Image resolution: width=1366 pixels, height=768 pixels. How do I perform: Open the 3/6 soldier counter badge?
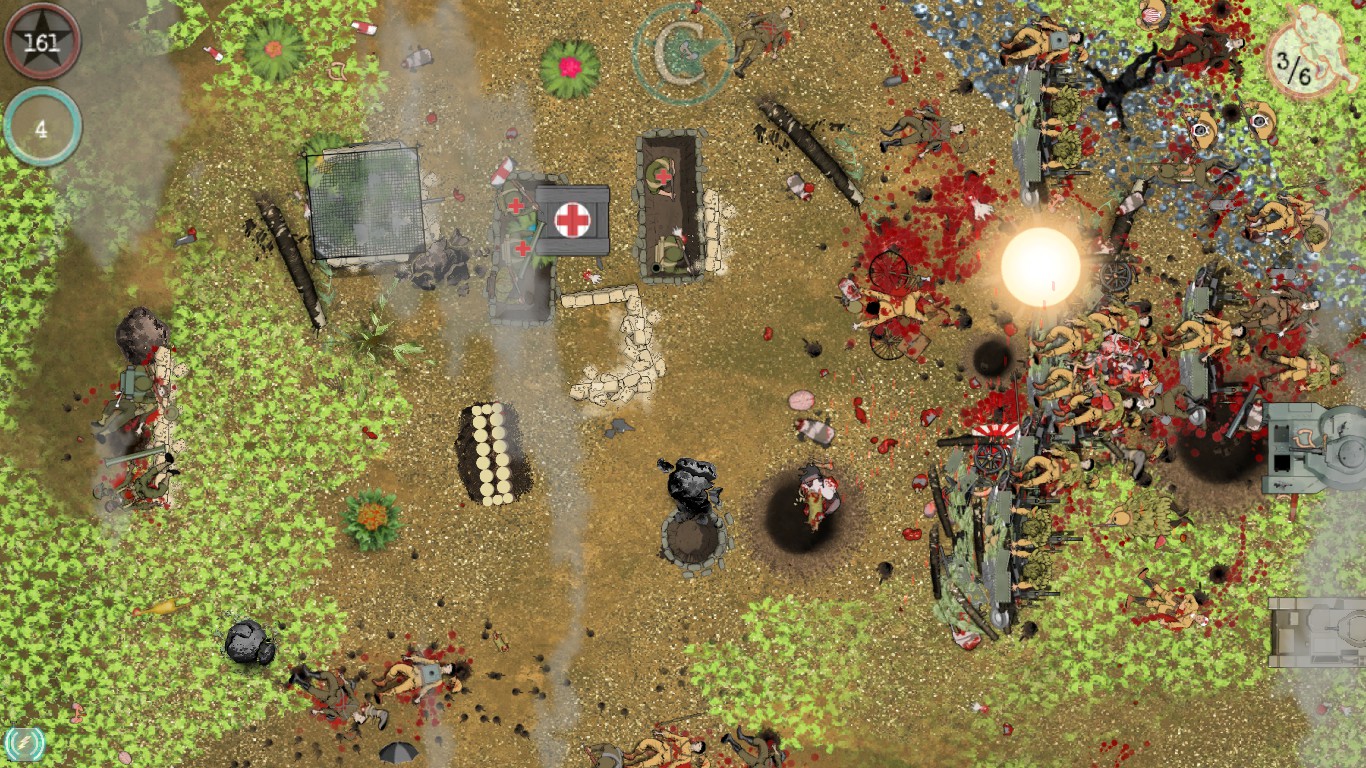pyautogui.click(x=1296, y=63)
